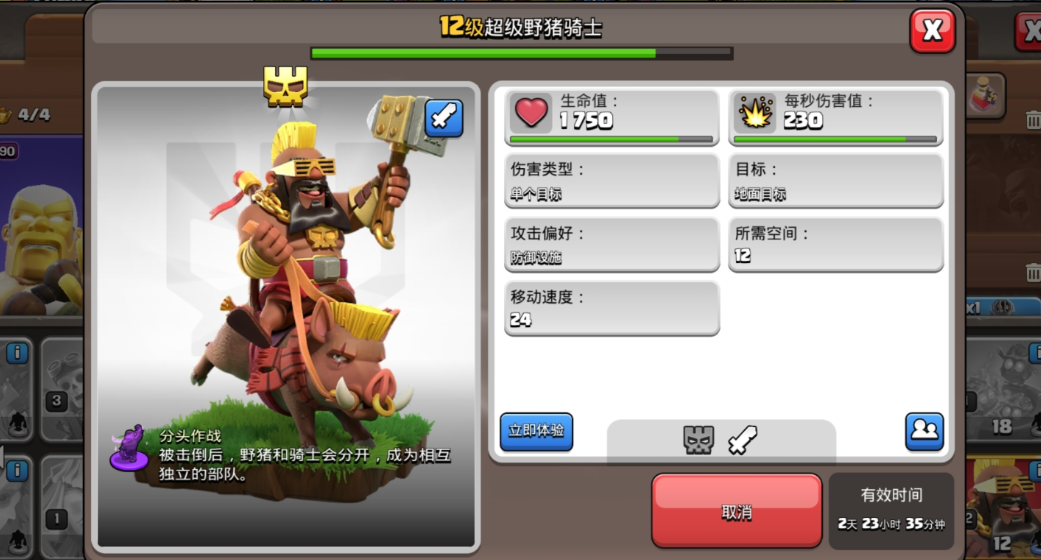Select the skull and sword tab
Screen dimensions: 1041x560
(720, 440)
